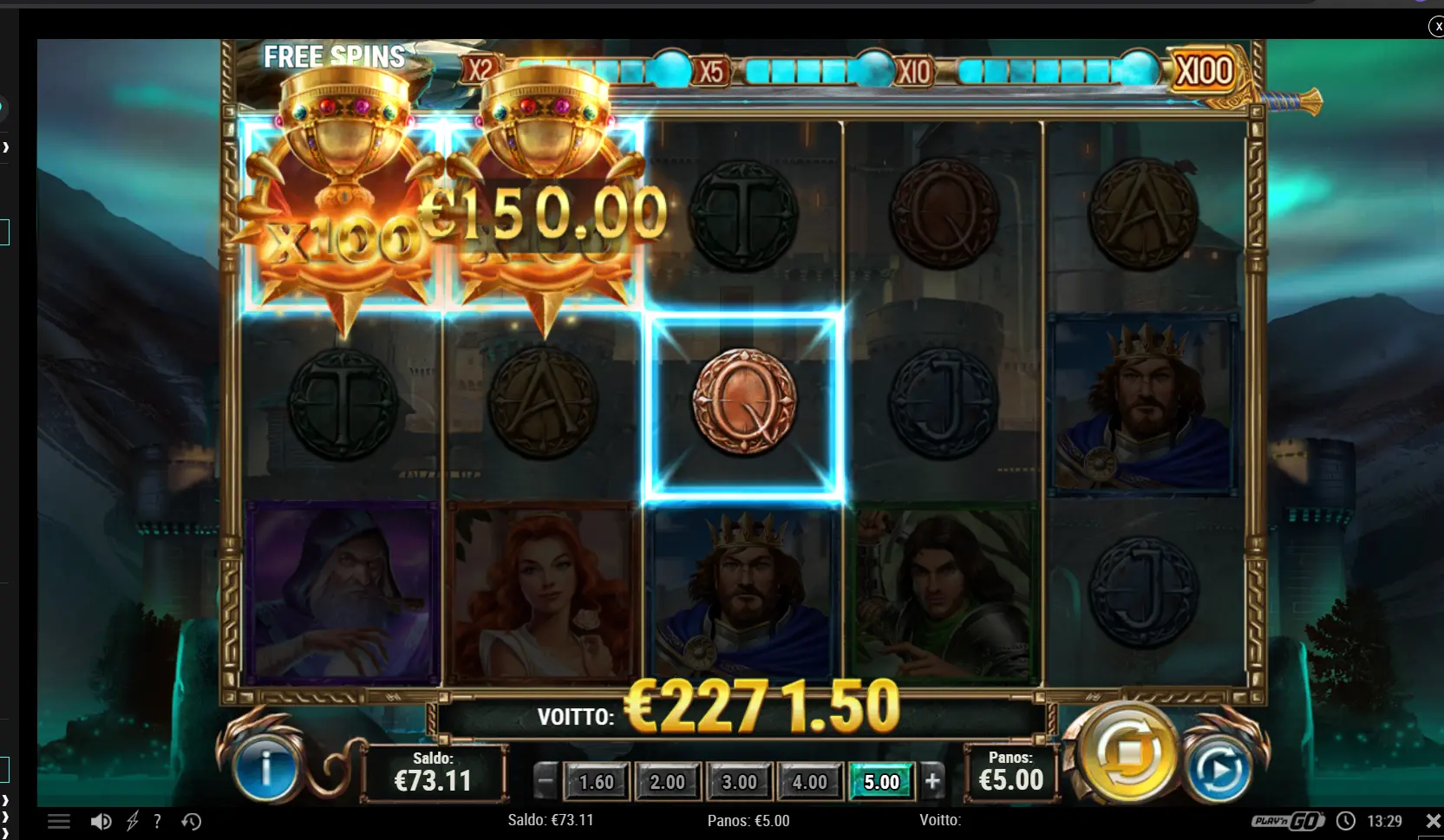
Task: Close the overlay with the top-right X
Action: (1436, 27)
